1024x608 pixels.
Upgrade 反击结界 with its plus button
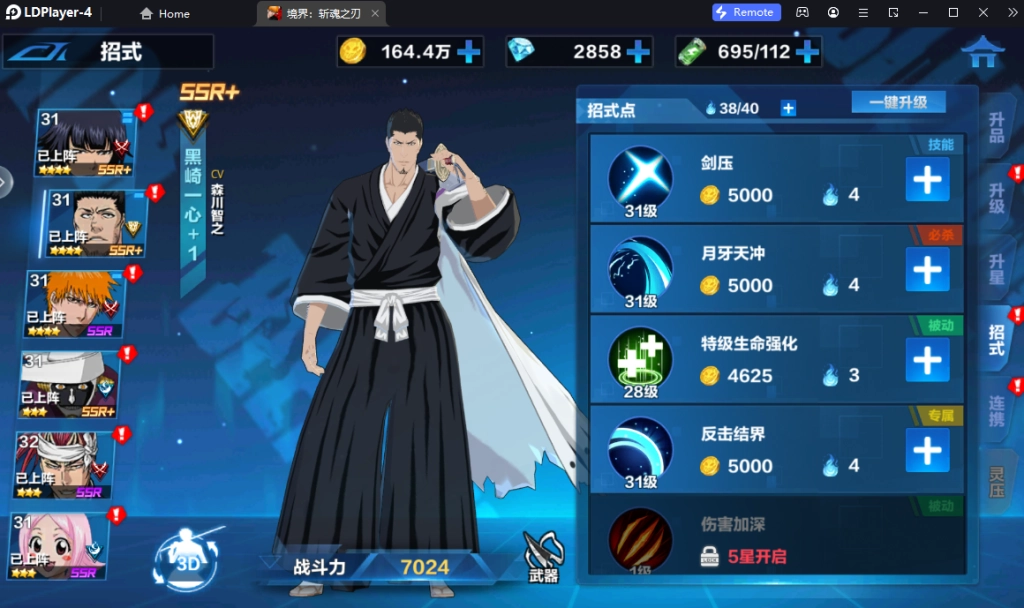coord(927,451)
